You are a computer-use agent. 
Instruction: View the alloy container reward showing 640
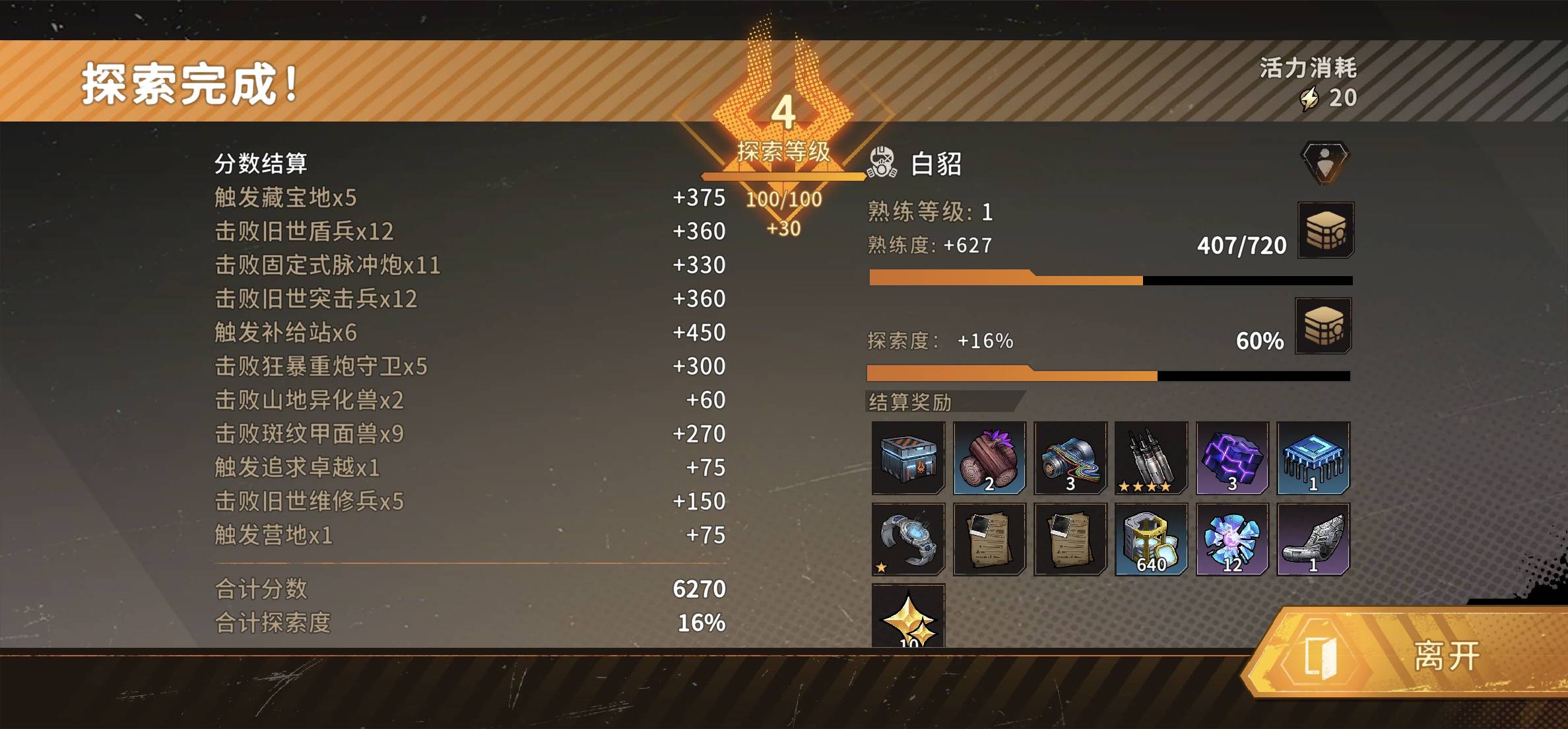(1152, 539)
